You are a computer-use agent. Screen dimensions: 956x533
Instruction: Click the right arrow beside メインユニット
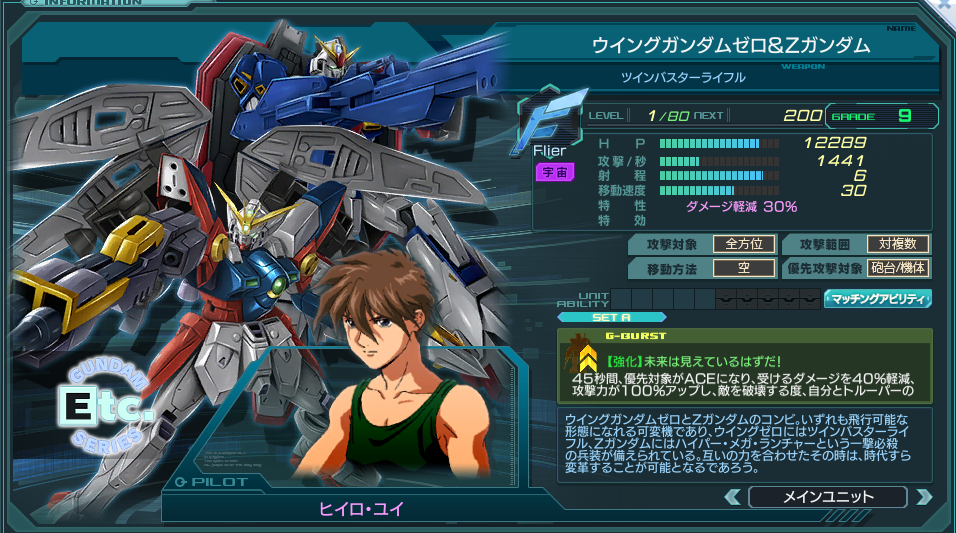tap(923, 497)
